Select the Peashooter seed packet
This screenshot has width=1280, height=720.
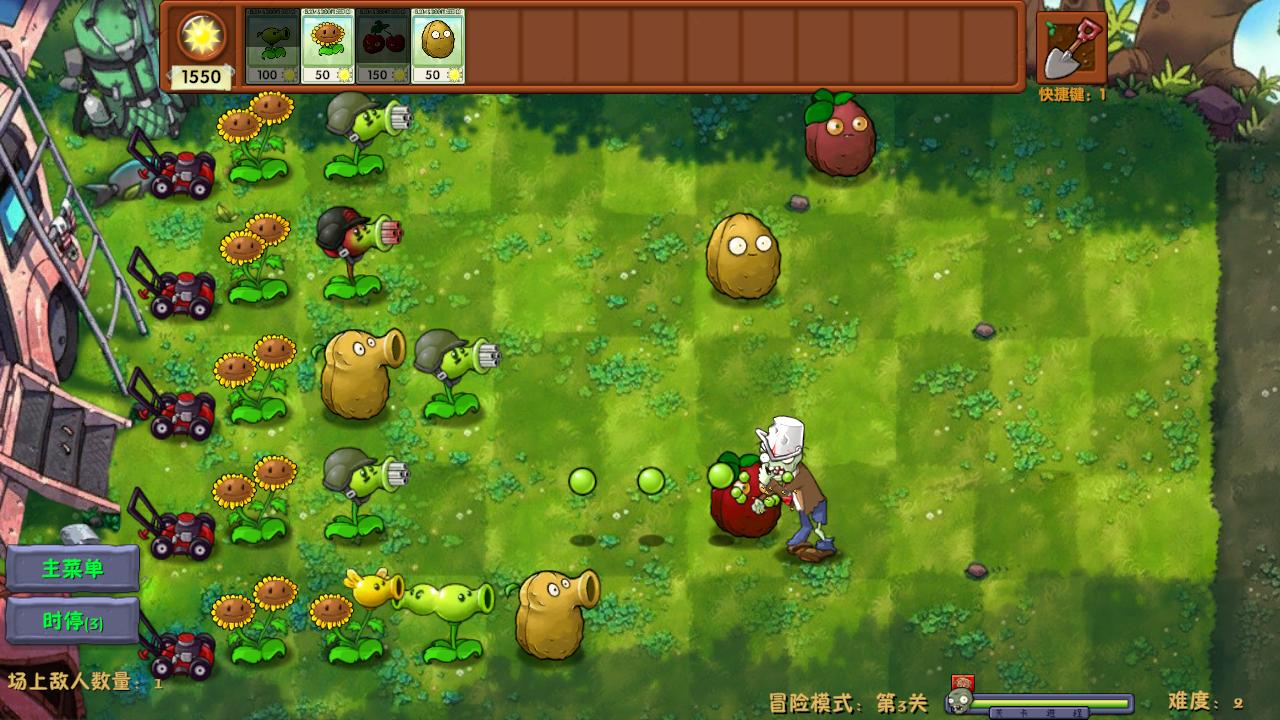[x=272, y=46]
